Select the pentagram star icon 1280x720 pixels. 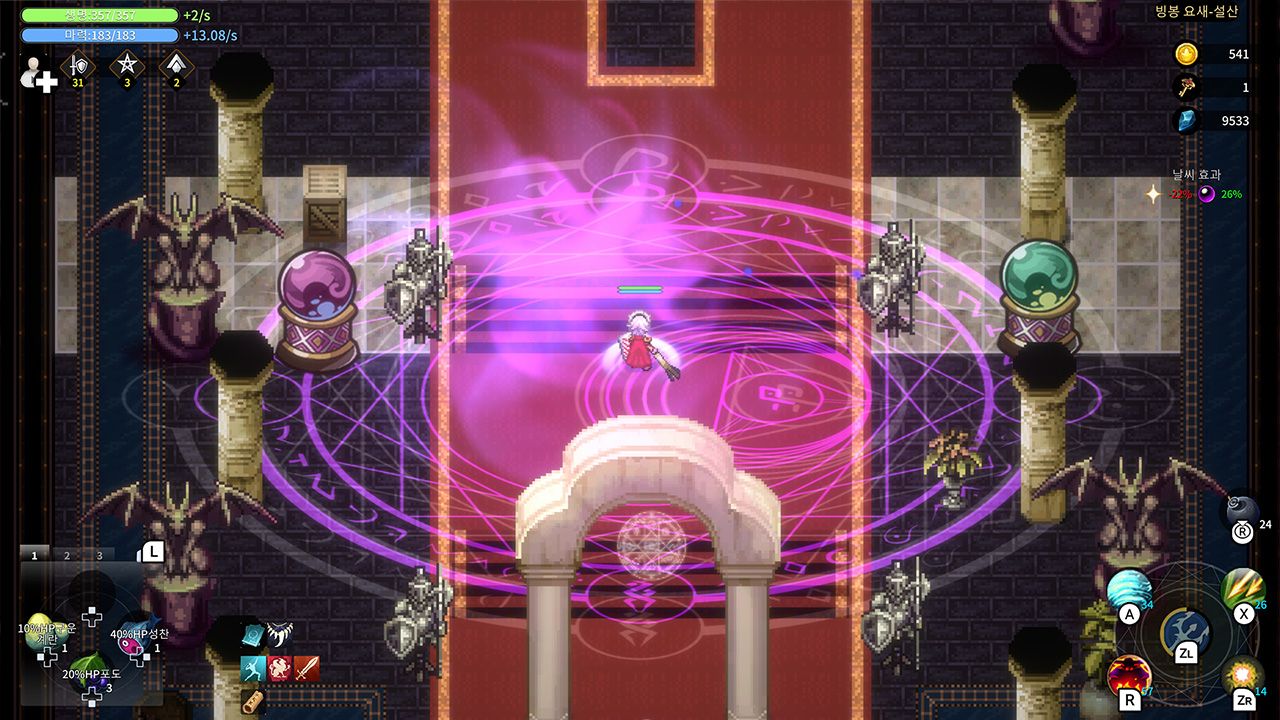(x=127, y=66)
